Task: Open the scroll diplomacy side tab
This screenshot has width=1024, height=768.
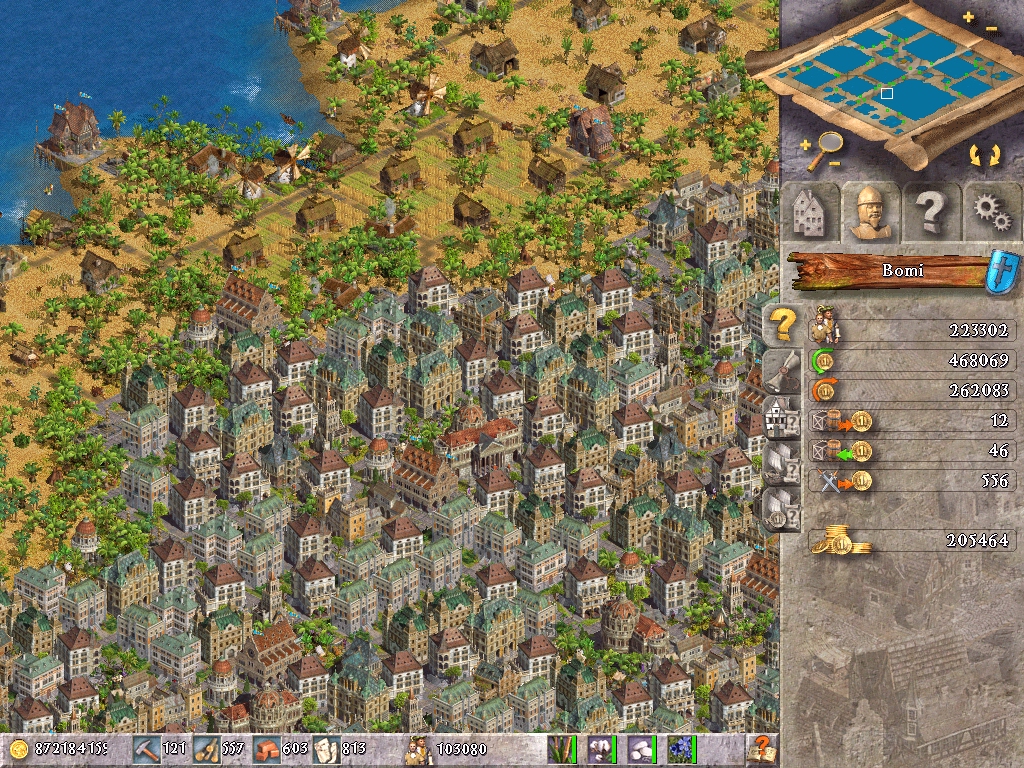Action: point(782,370)
